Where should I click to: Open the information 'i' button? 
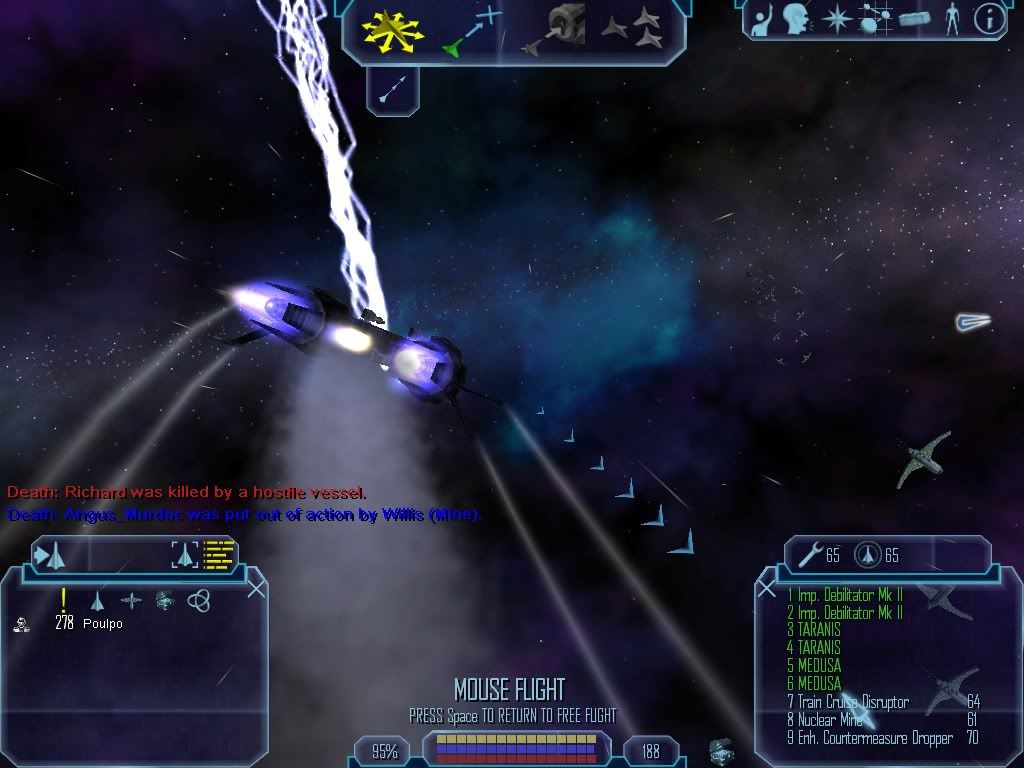988,19
